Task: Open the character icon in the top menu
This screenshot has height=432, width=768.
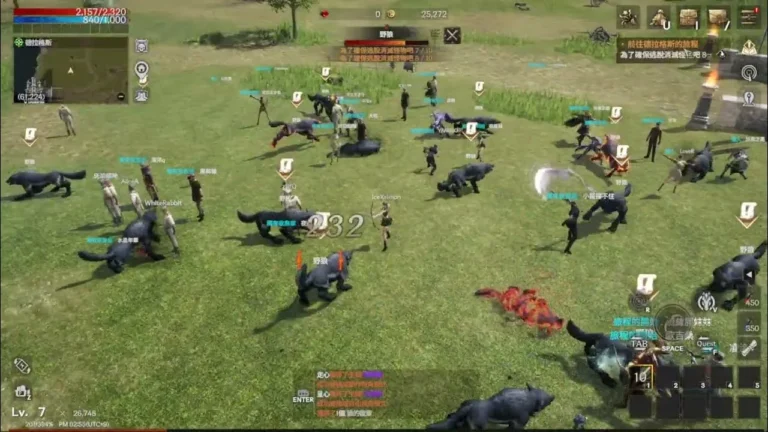Action: [x=628, y=16]
